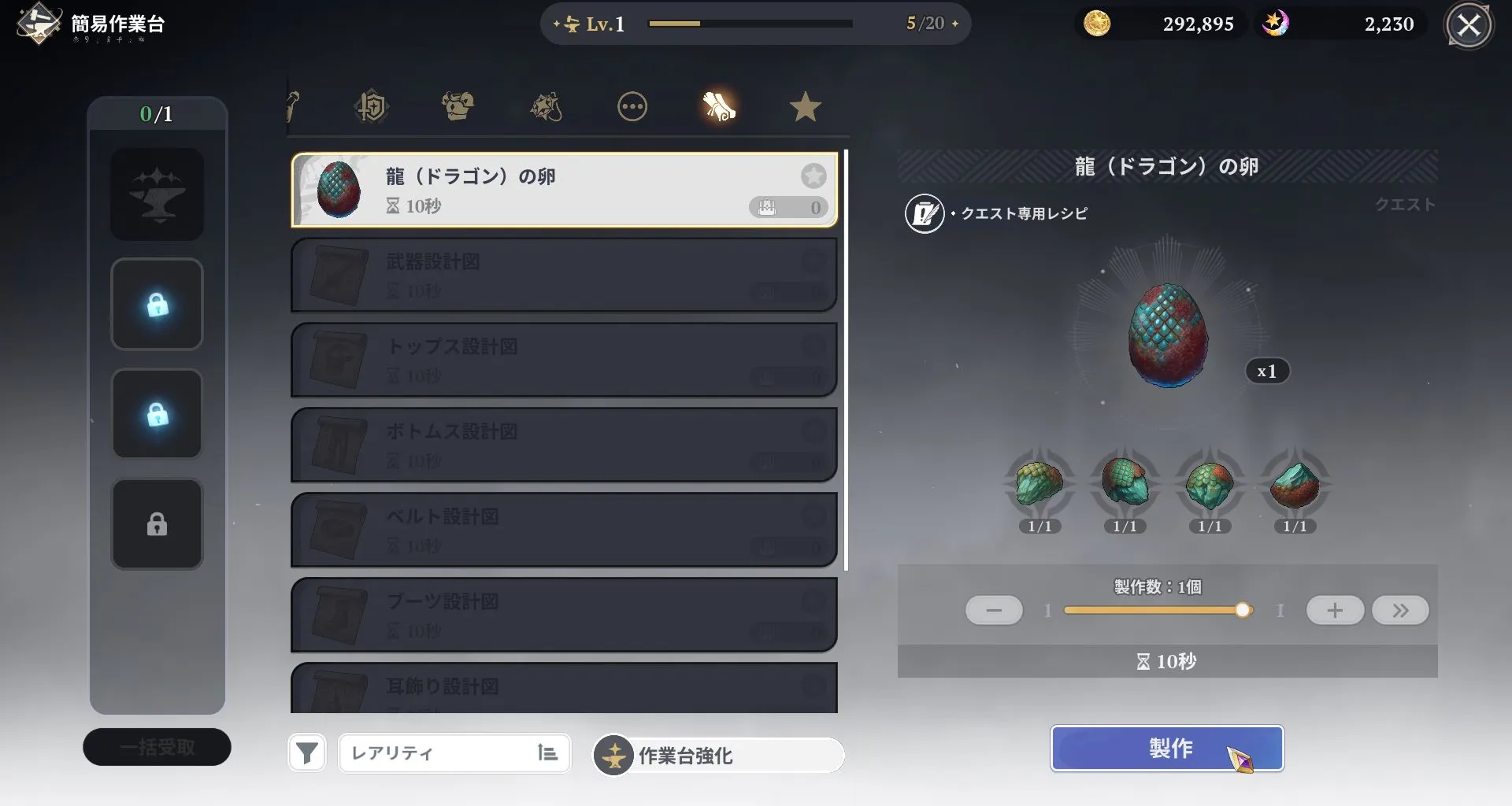Screen dimensions: 1512x806
Task: Select the anvil crafting slot icon
Action: 157,194
